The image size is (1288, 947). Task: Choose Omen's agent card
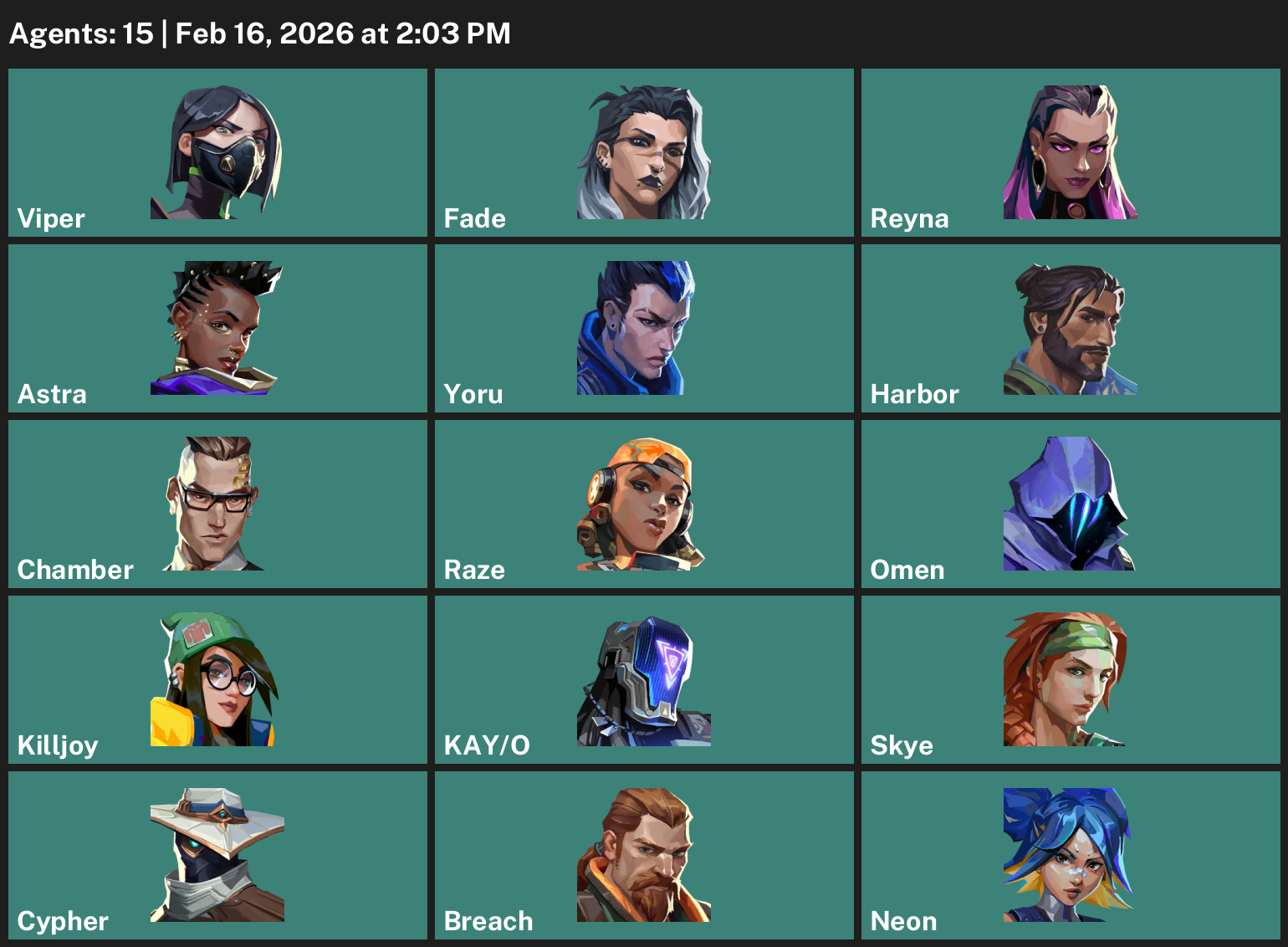1071,504
